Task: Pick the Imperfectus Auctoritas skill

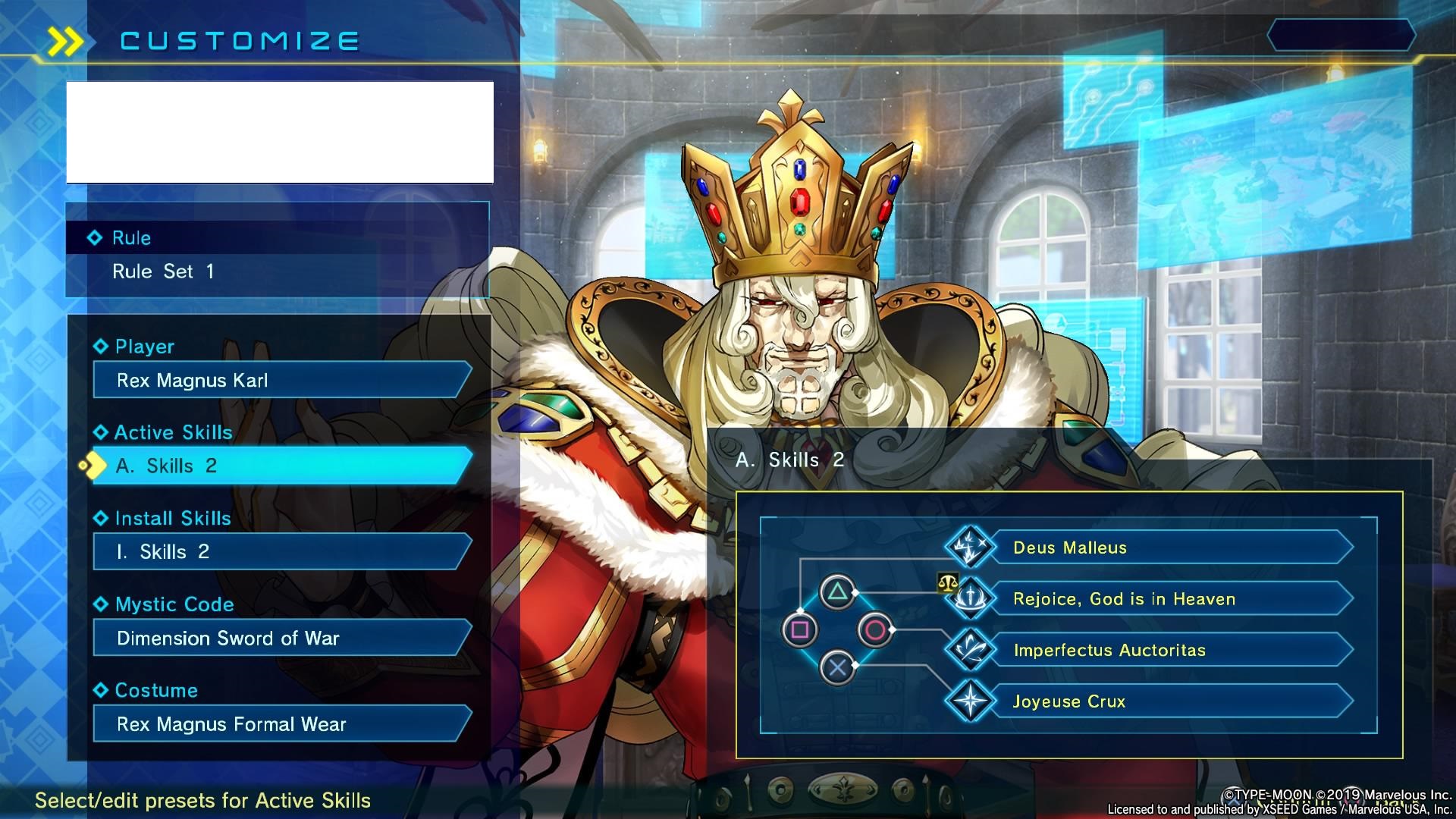Action: coord(1168,650)
